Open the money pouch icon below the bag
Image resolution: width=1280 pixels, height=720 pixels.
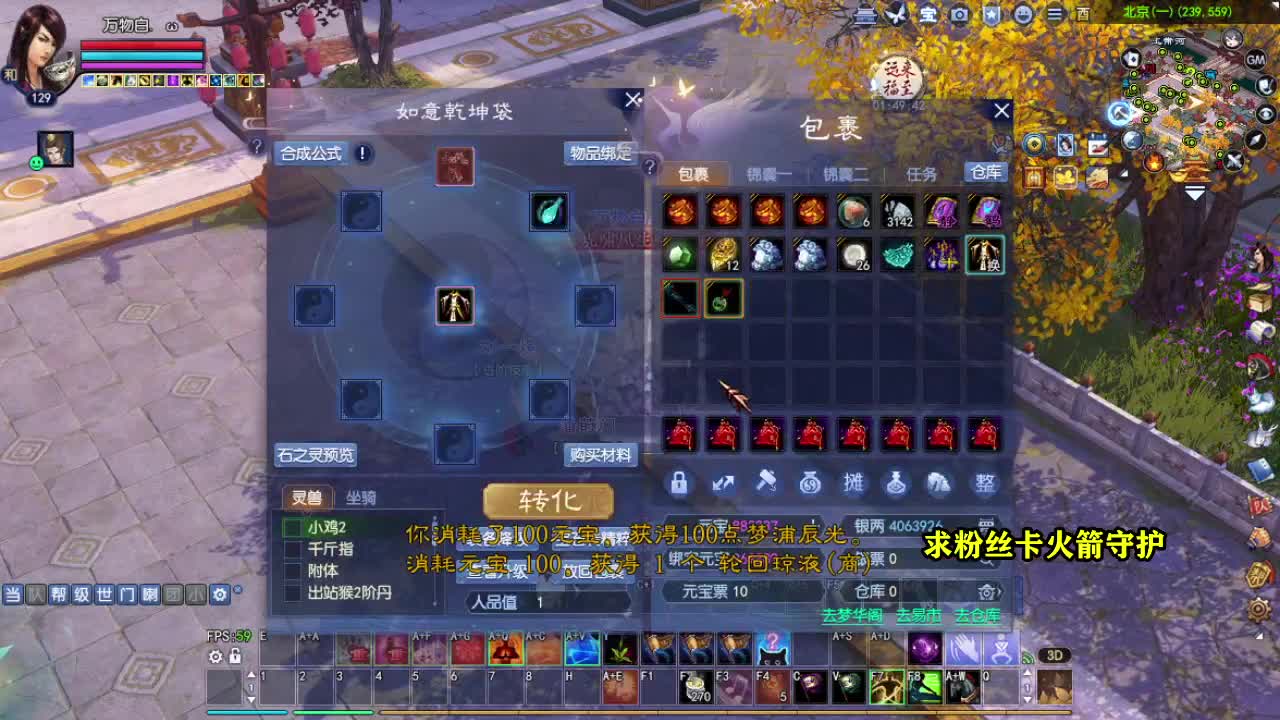pyautogui.click(x=810, y=483)
